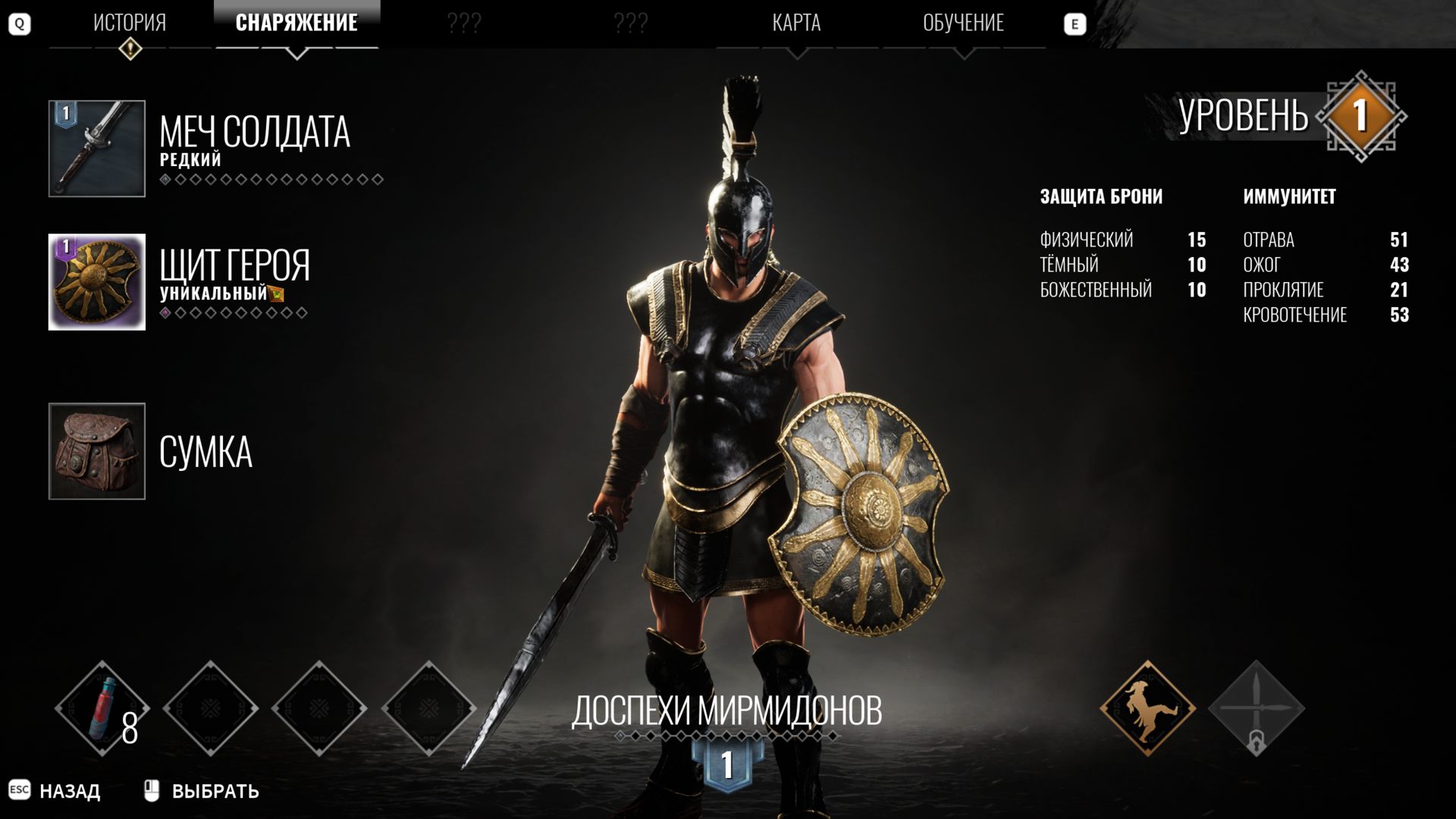Click the locked spear ability slot

(1256, 709)
